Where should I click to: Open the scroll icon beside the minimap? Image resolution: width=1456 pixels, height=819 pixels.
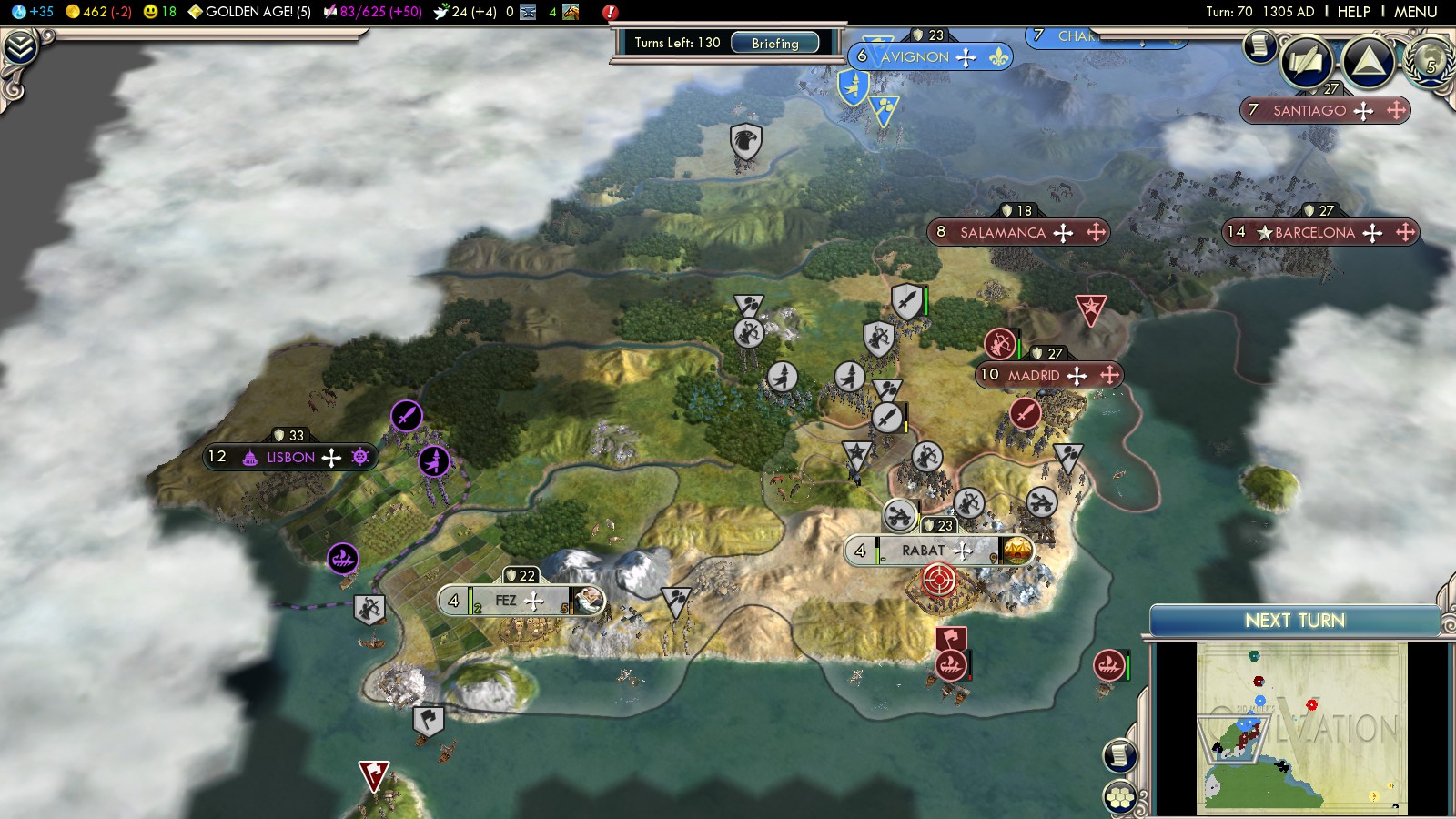coord(1120,755)
